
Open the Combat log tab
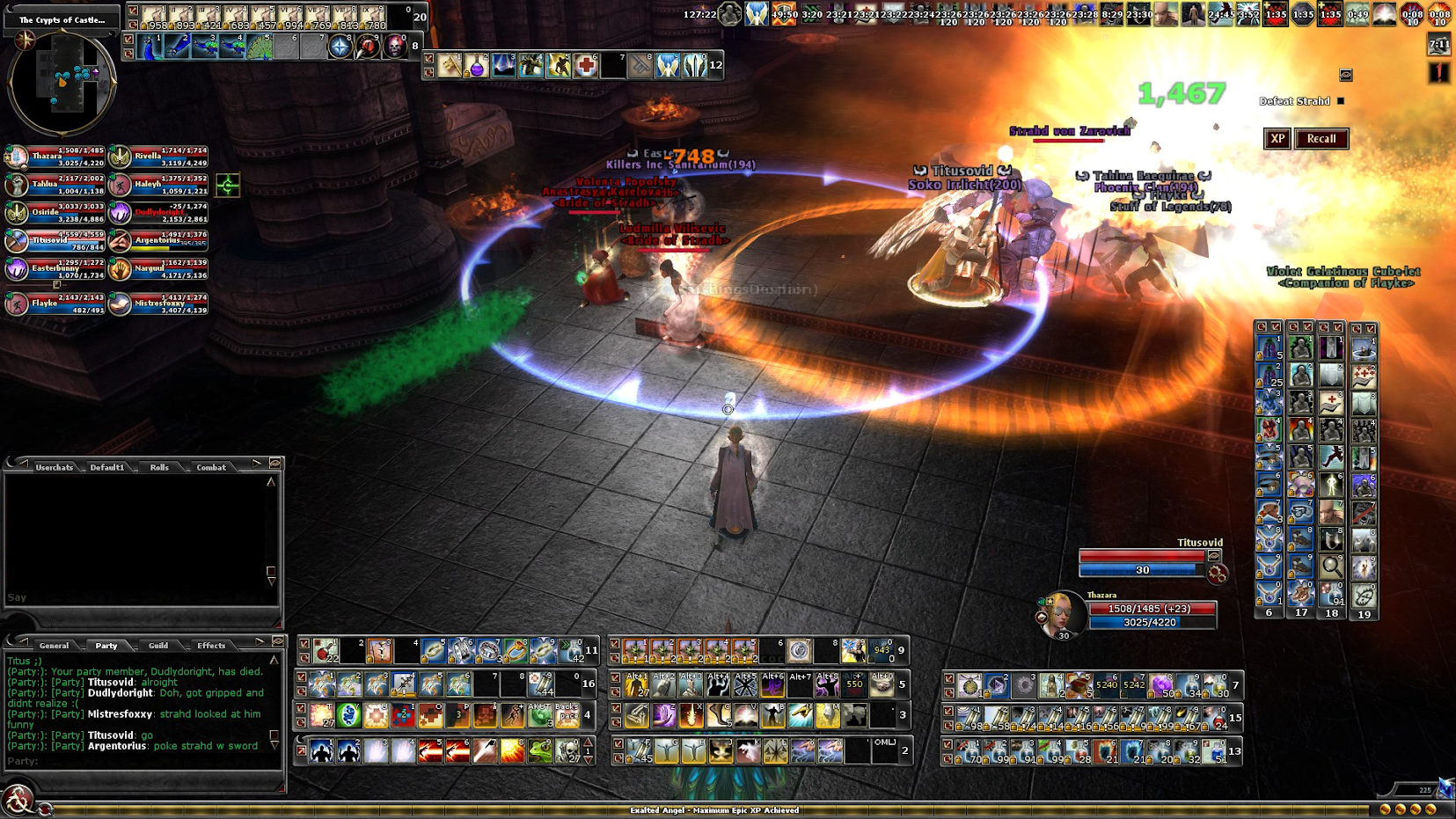[x=211, y=468]
